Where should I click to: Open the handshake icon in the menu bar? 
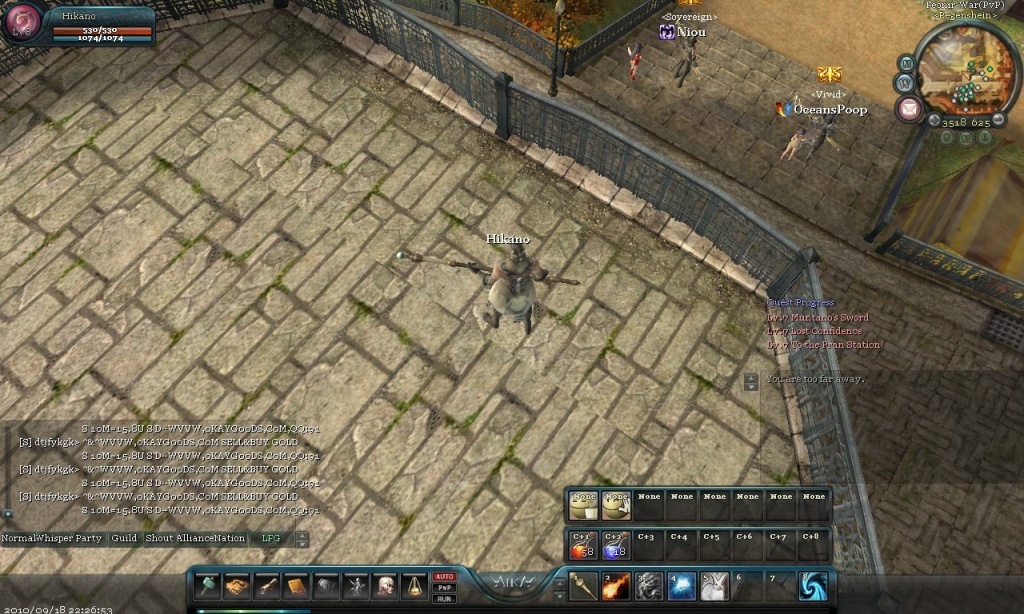click(x=237, y=586)
